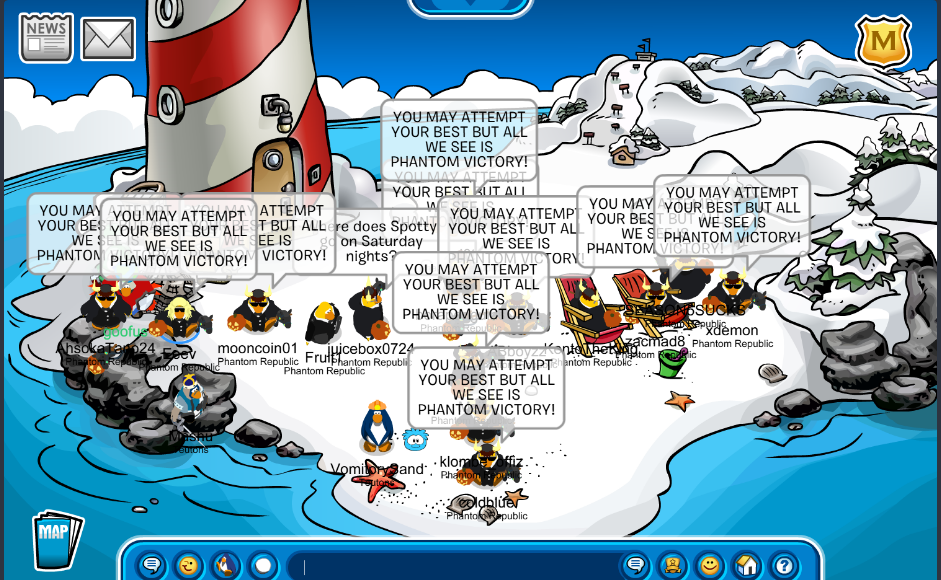Open the mail envelope
This screenshot has height=580, width=941.
point(108,38)
